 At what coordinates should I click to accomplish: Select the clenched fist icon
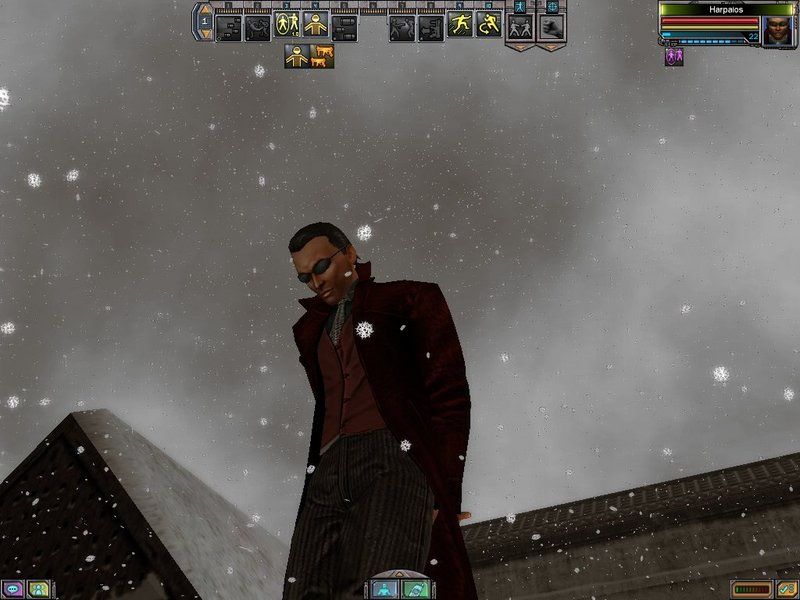[x=551, y=27]
